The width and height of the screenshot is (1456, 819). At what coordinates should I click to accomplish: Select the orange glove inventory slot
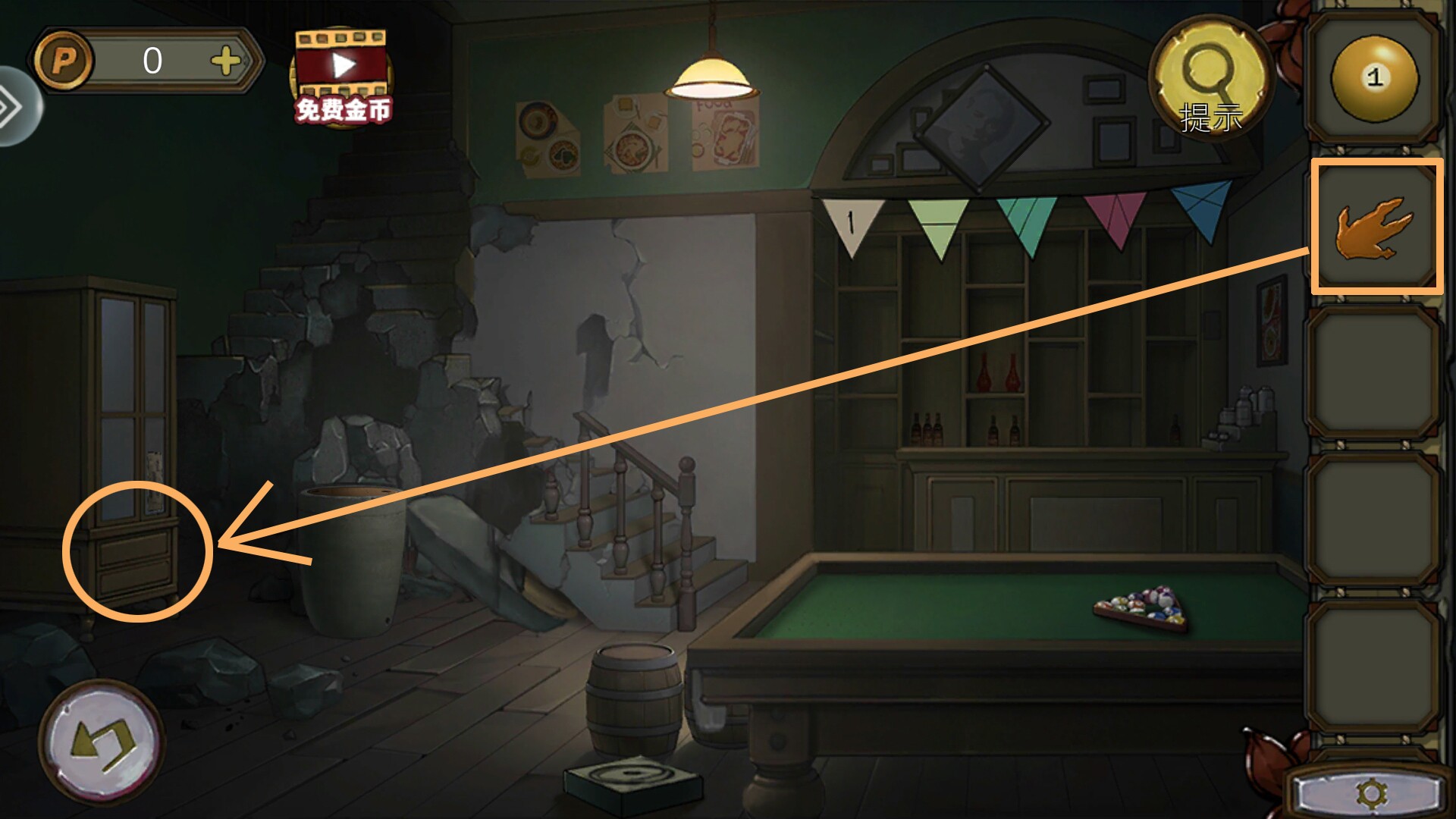click(1376, 227)
